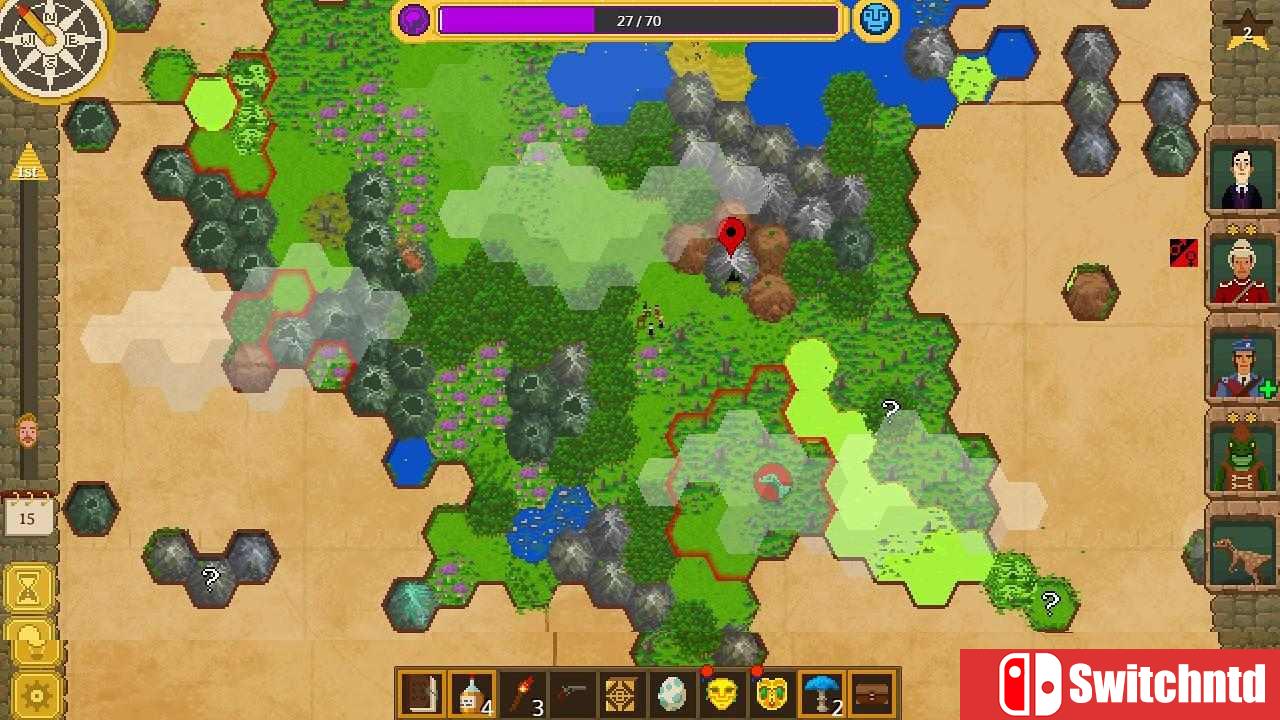
Task: Select the torch item showing quantity 3
Action: 521,691
